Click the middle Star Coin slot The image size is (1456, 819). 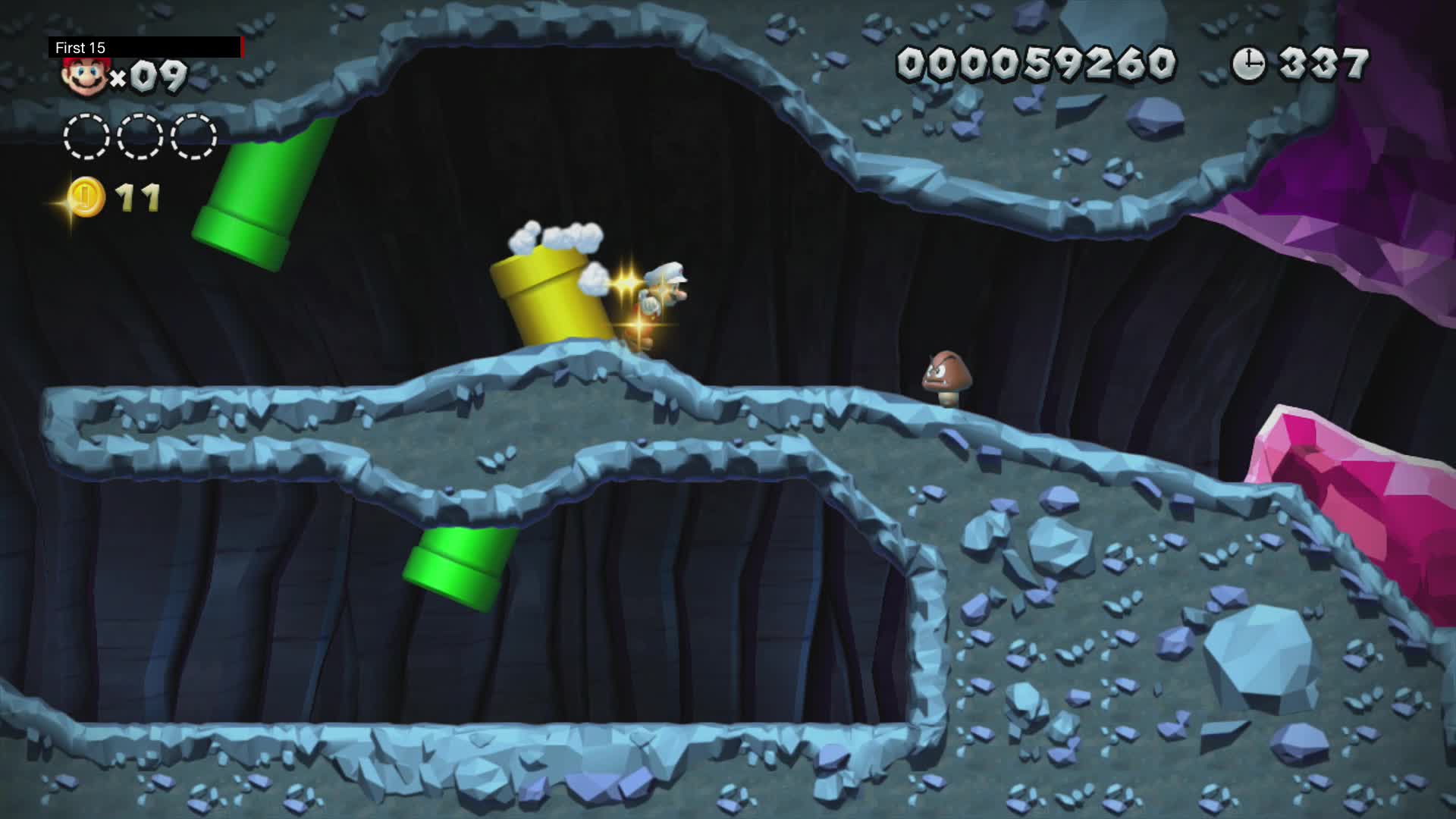tap(138, 135)
